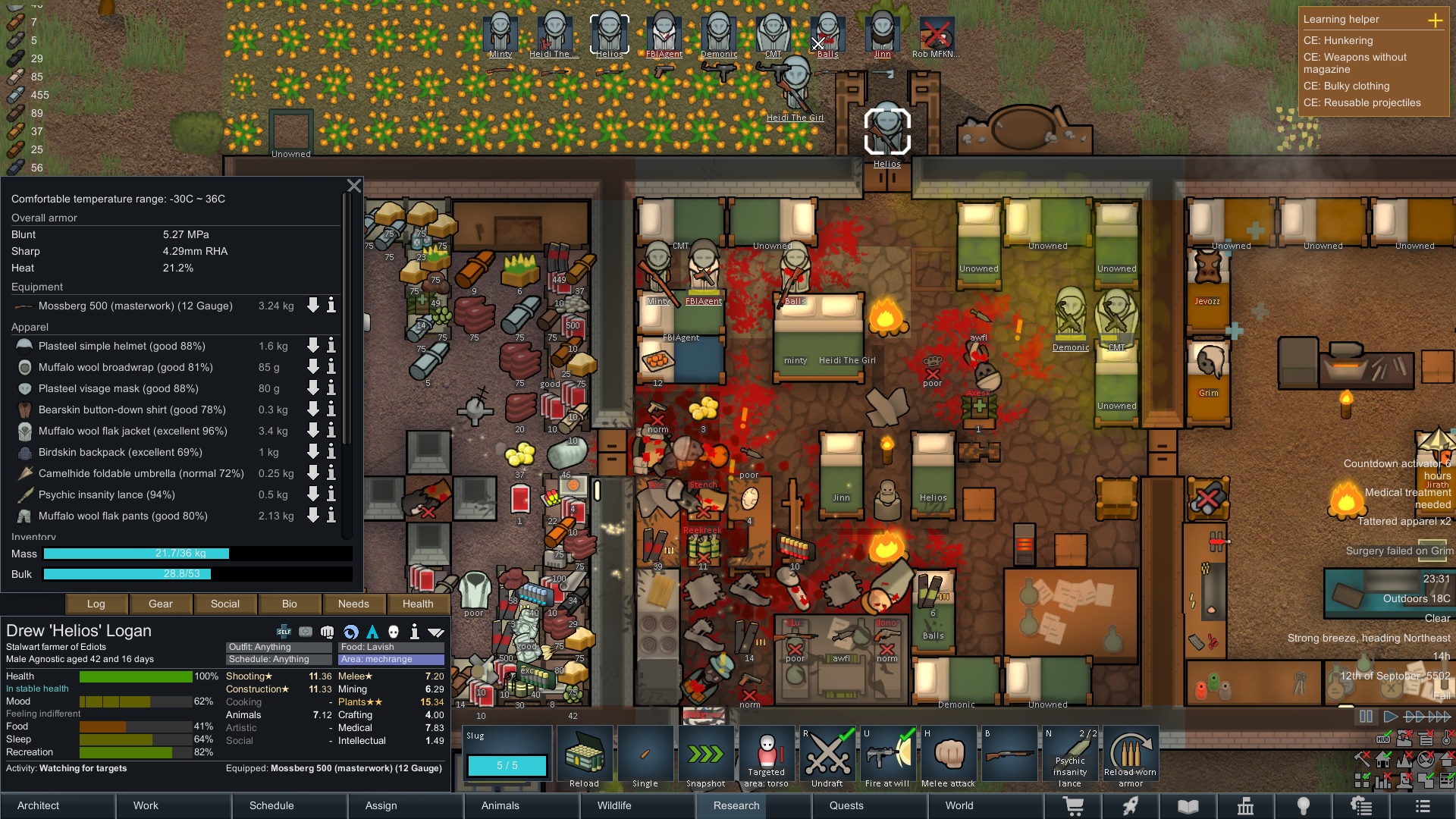Toggle the Snapshot aim mode
This screenshot has width=1456, height=819.
point(705,755)
